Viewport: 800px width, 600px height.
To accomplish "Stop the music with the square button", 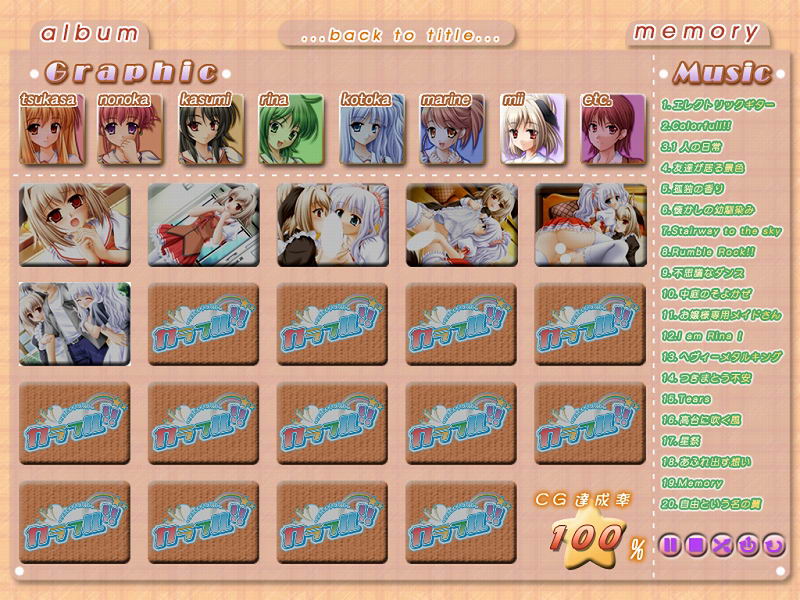I will [x=696, y=546].
